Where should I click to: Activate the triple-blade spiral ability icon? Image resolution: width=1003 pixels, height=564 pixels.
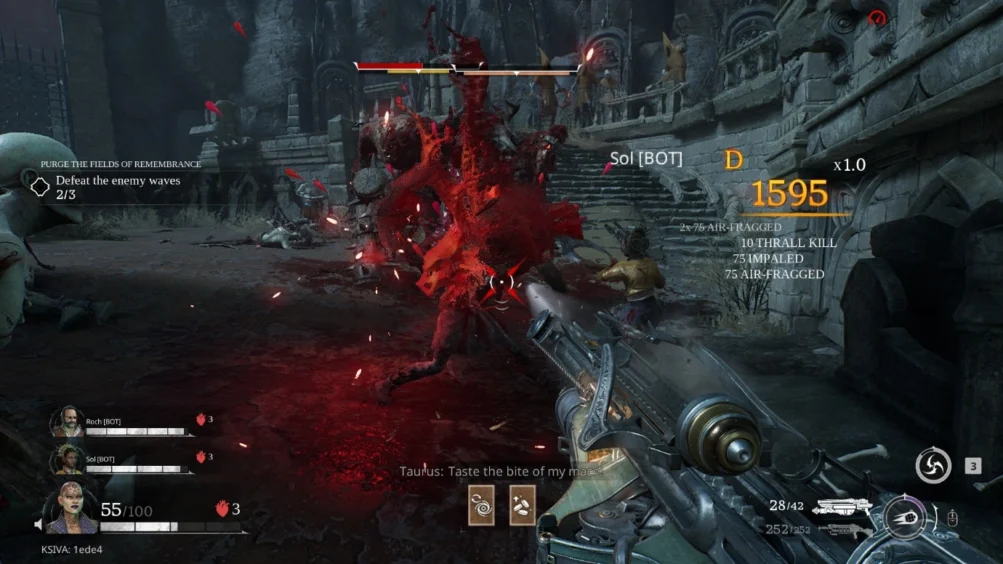[x=933, y=465]
